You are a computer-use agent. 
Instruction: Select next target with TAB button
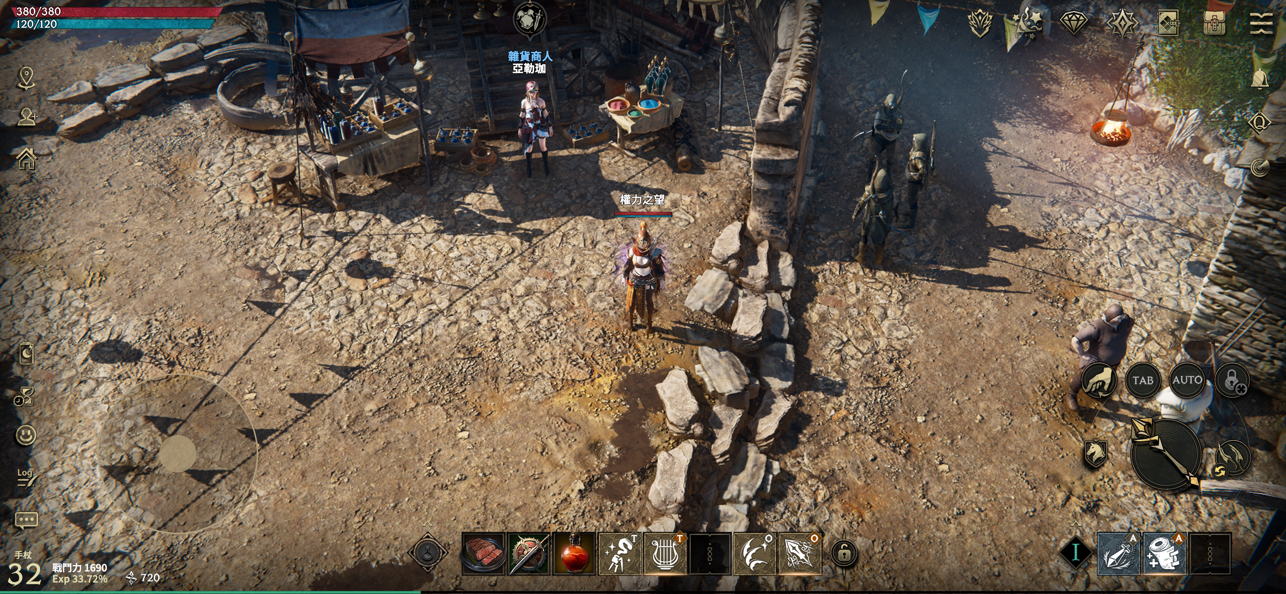pos(1142,380)
